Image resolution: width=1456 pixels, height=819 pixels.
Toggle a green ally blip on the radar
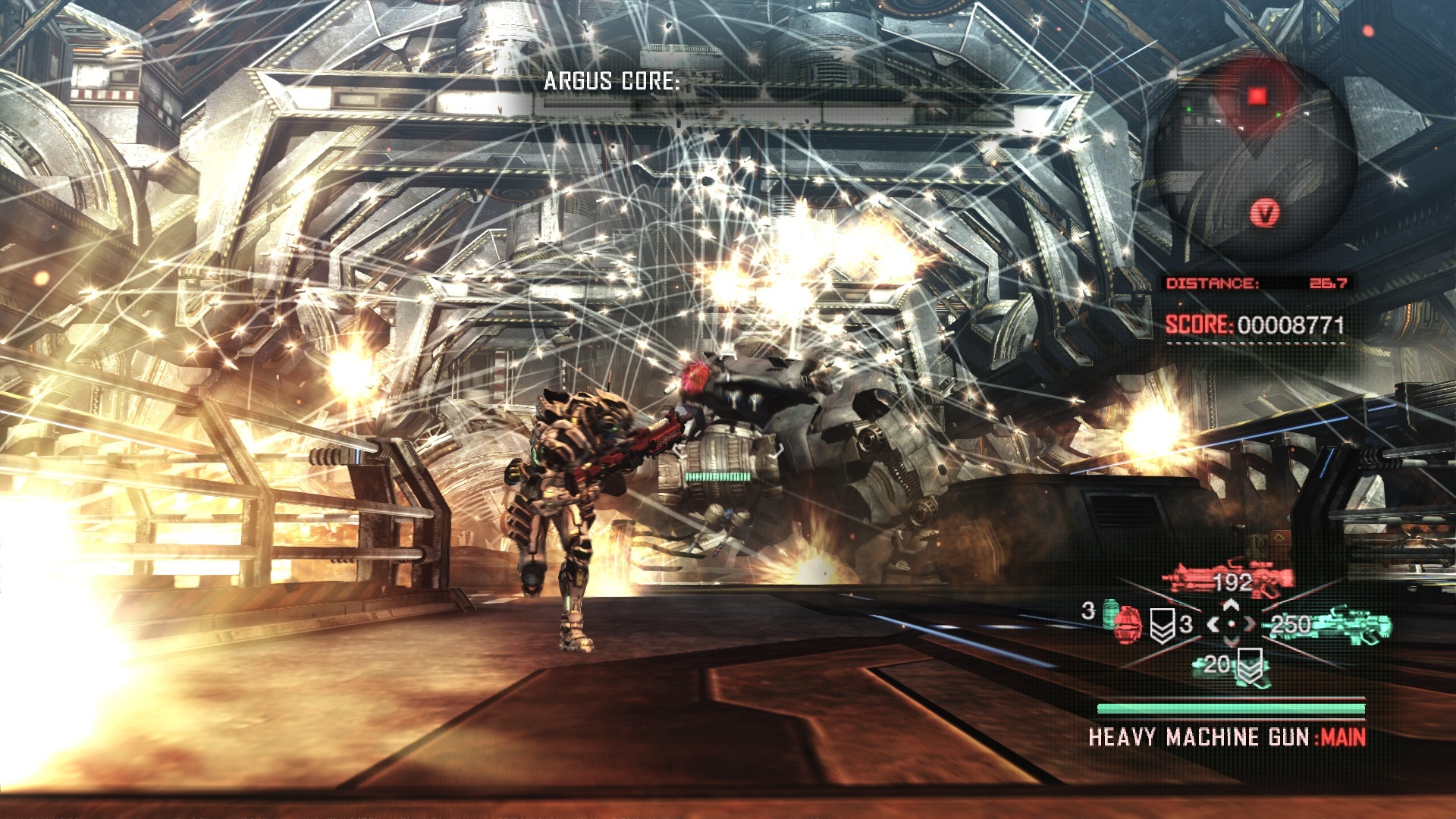pos(1278,113)
